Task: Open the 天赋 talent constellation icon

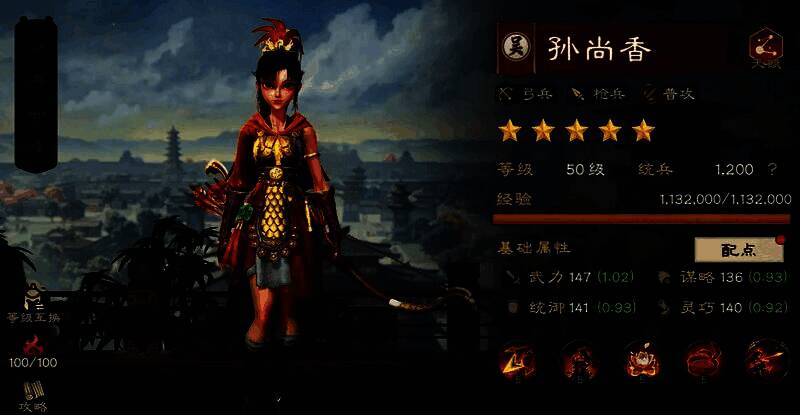Action: click(765, 49)
